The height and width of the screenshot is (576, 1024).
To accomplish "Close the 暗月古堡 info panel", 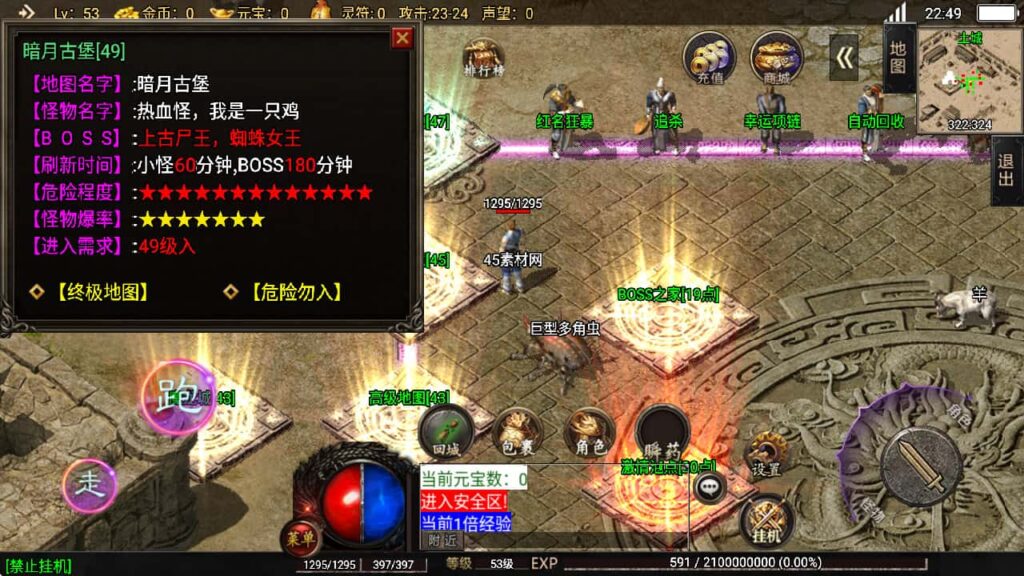I will pos(402,38).
